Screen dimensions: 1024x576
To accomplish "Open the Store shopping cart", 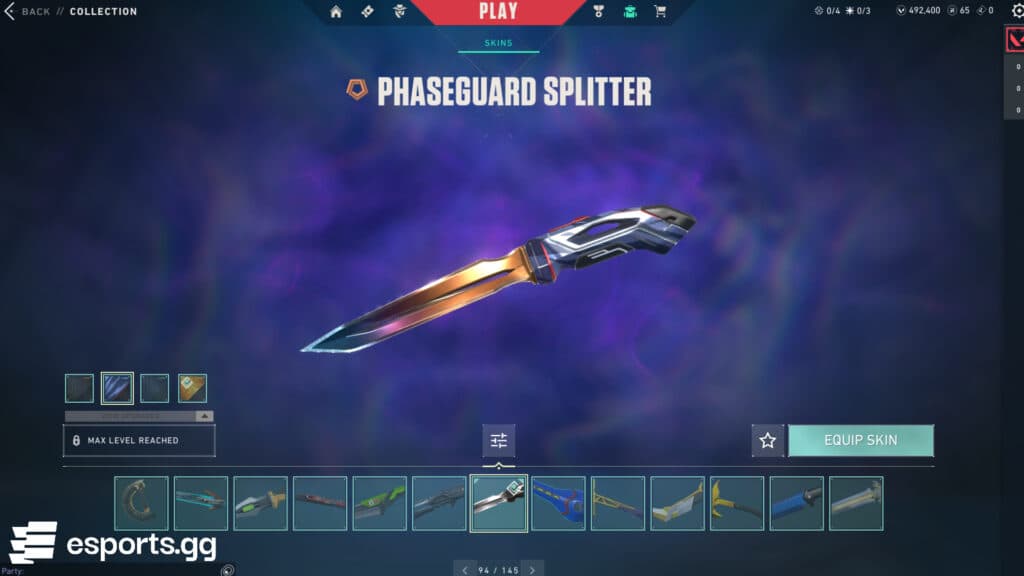I will click(660, 12).
